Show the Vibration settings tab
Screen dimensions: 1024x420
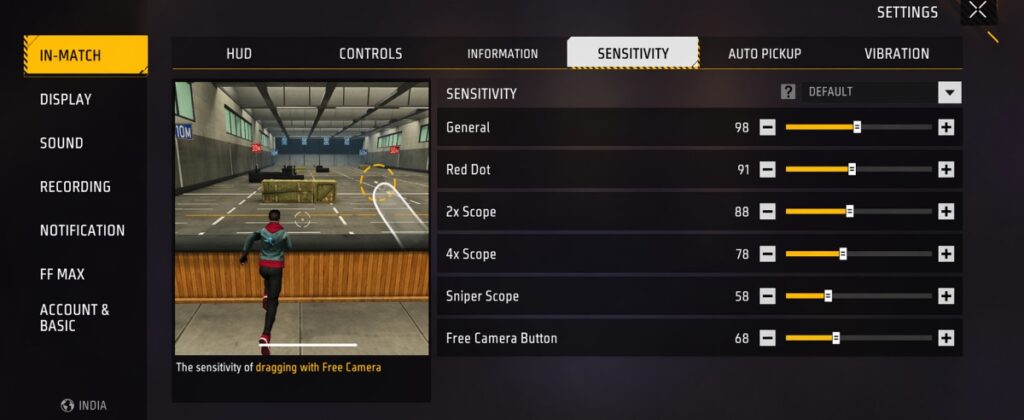[x=896, y=54]
